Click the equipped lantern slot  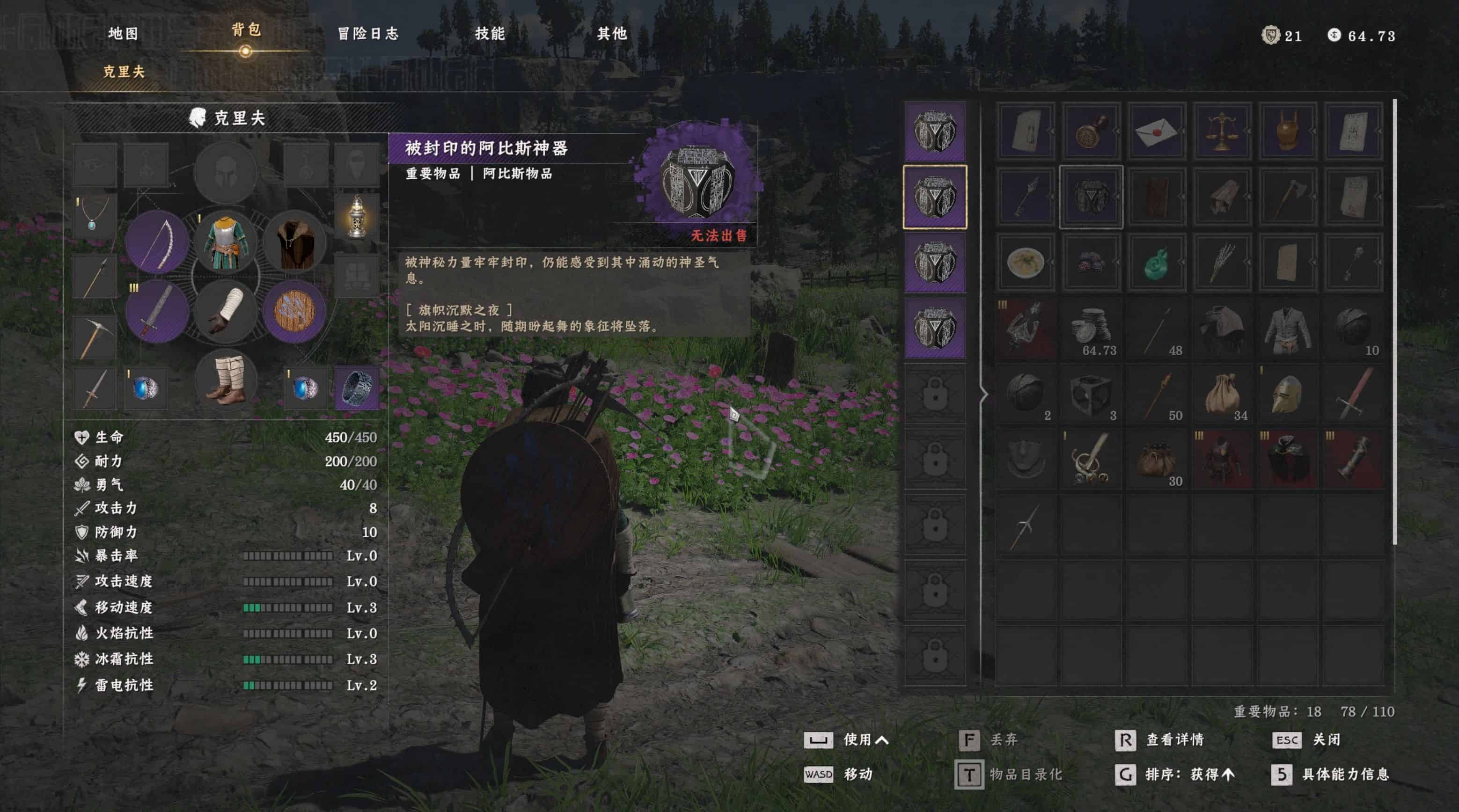356,216
